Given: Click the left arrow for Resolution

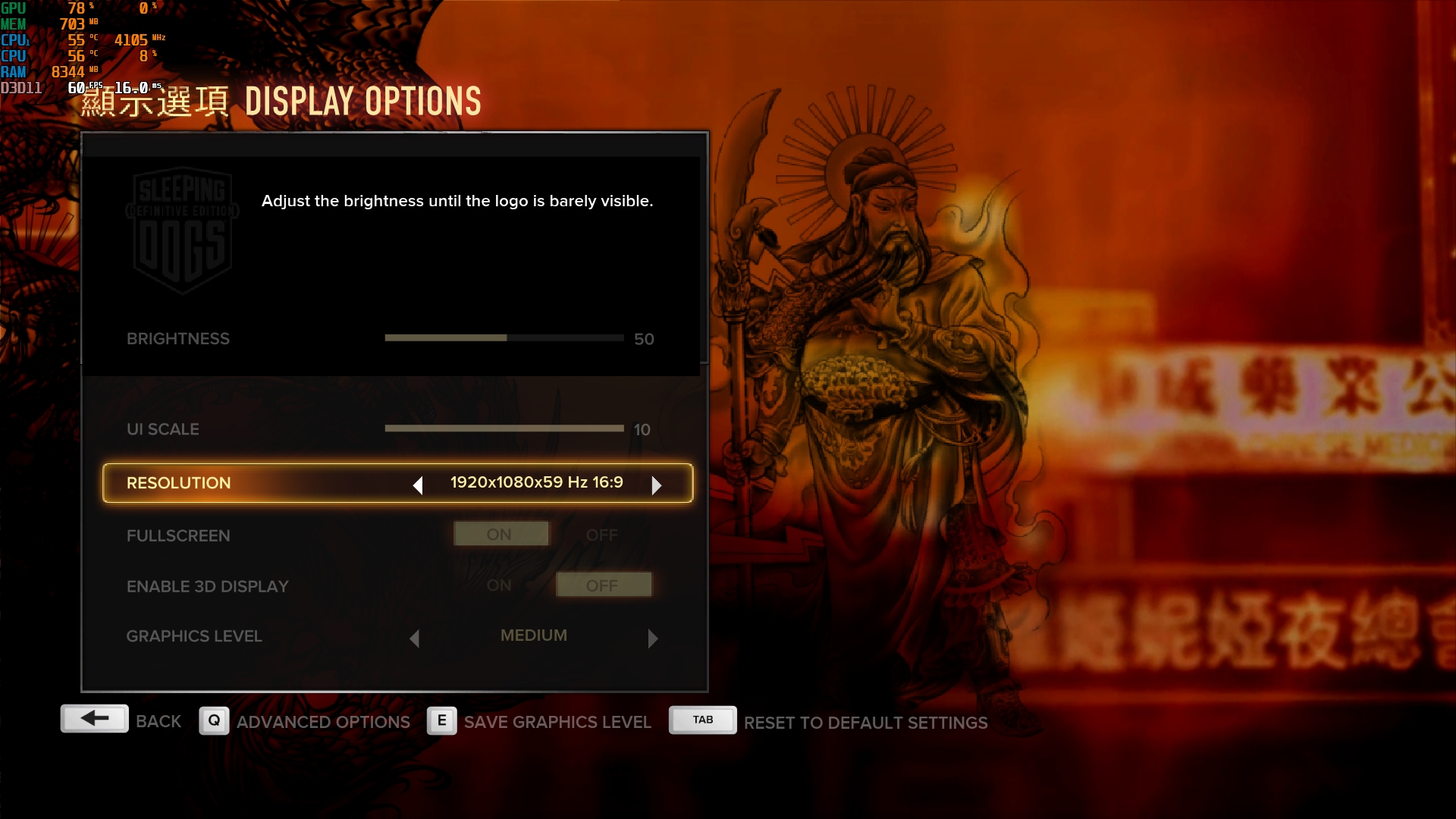Looking at the screenshot, I should click(x=418, y=485).
